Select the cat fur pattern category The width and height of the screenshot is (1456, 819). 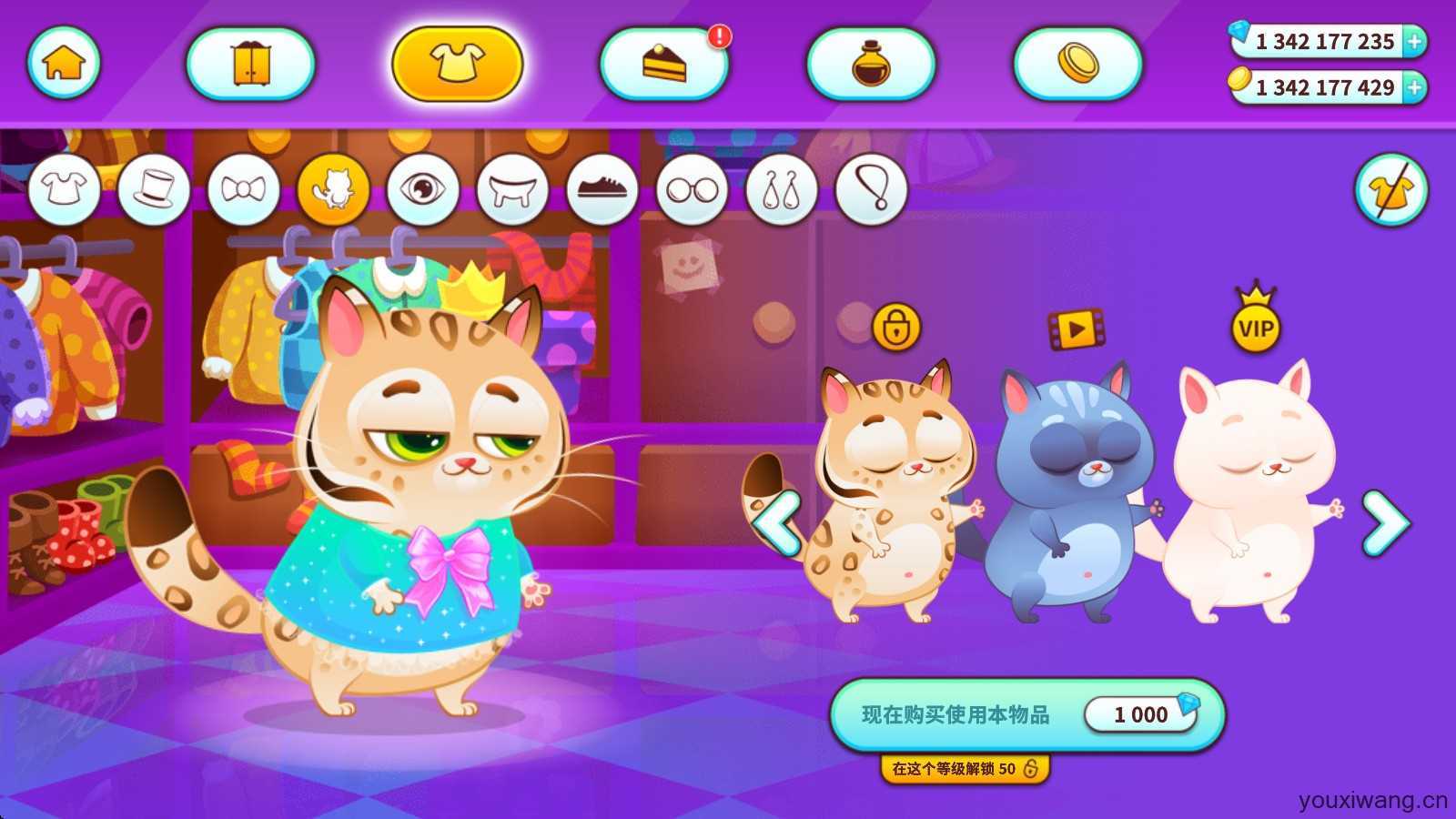click(333, 189)
